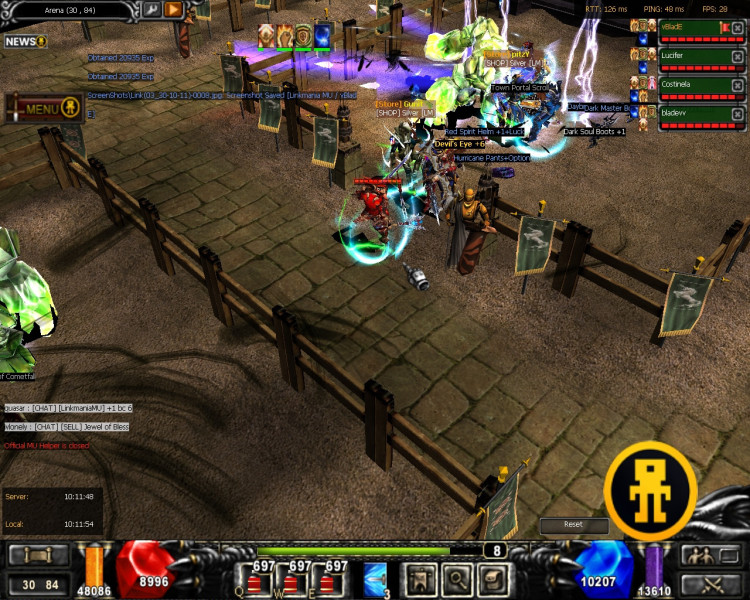
Task: Click the crossed swords button
Action: point(711,585)
